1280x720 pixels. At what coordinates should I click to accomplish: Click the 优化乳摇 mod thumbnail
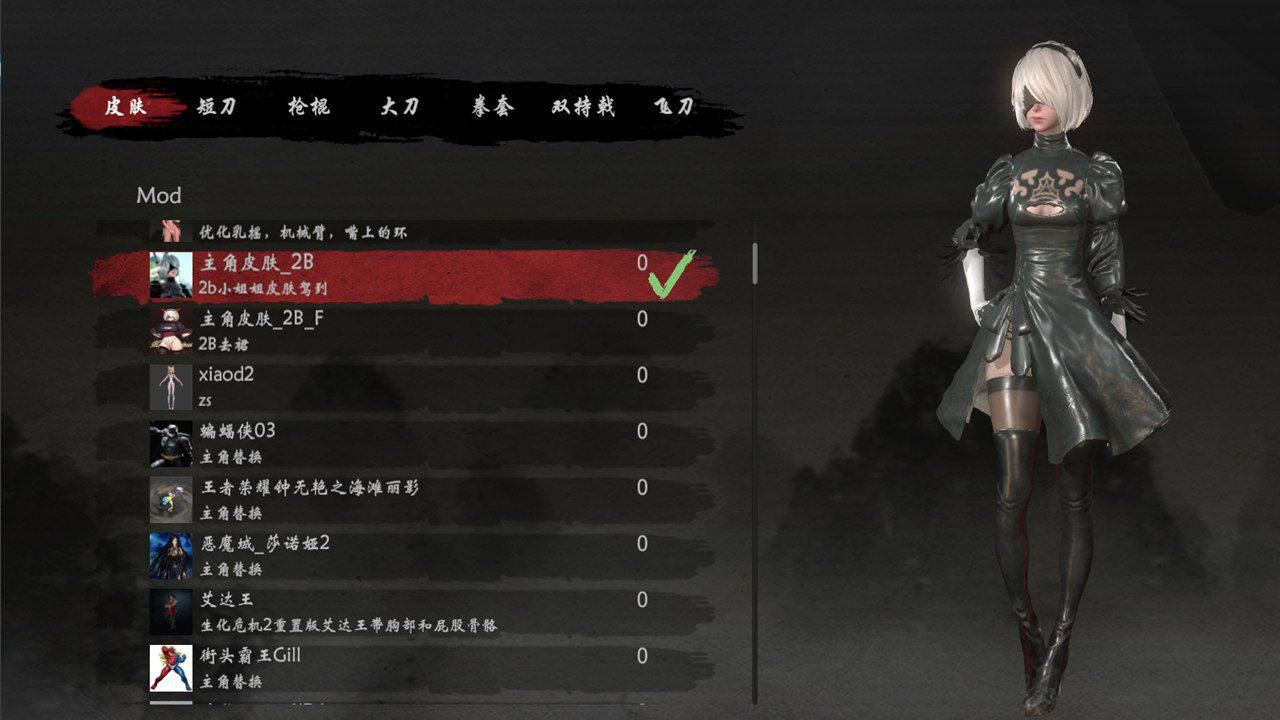tap(170, 228)
